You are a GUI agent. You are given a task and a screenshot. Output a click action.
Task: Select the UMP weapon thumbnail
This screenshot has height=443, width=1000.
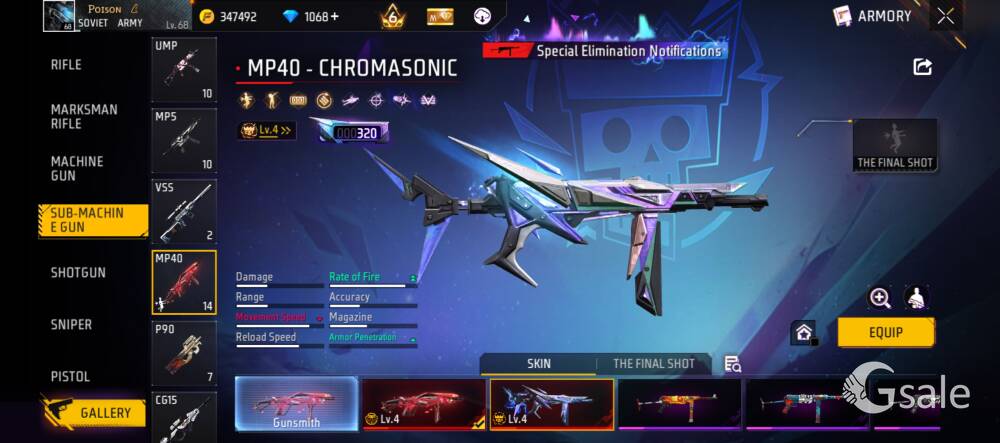coord(184,70)
